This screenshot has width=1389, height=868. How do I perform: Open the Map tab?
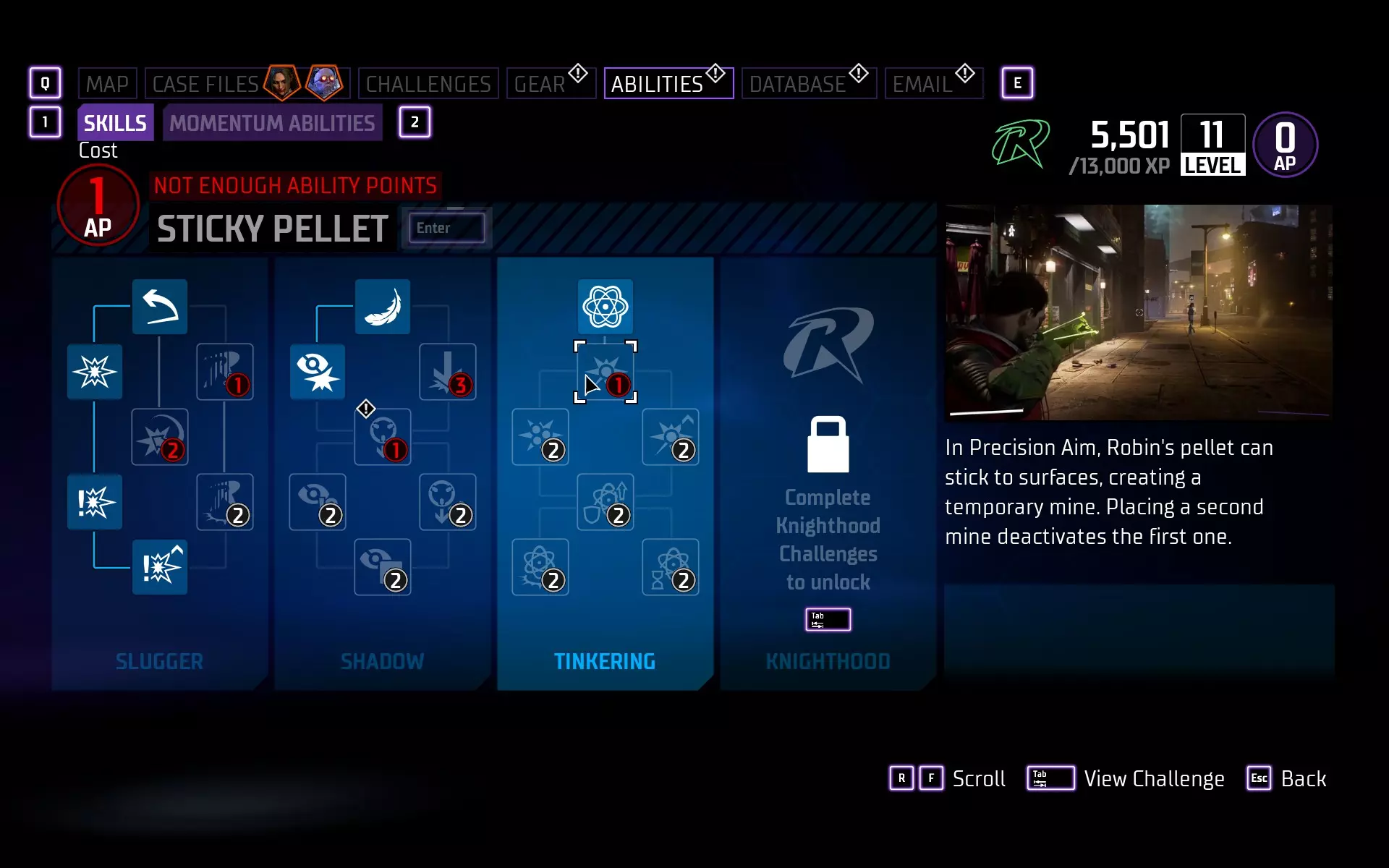coord(107,84)
